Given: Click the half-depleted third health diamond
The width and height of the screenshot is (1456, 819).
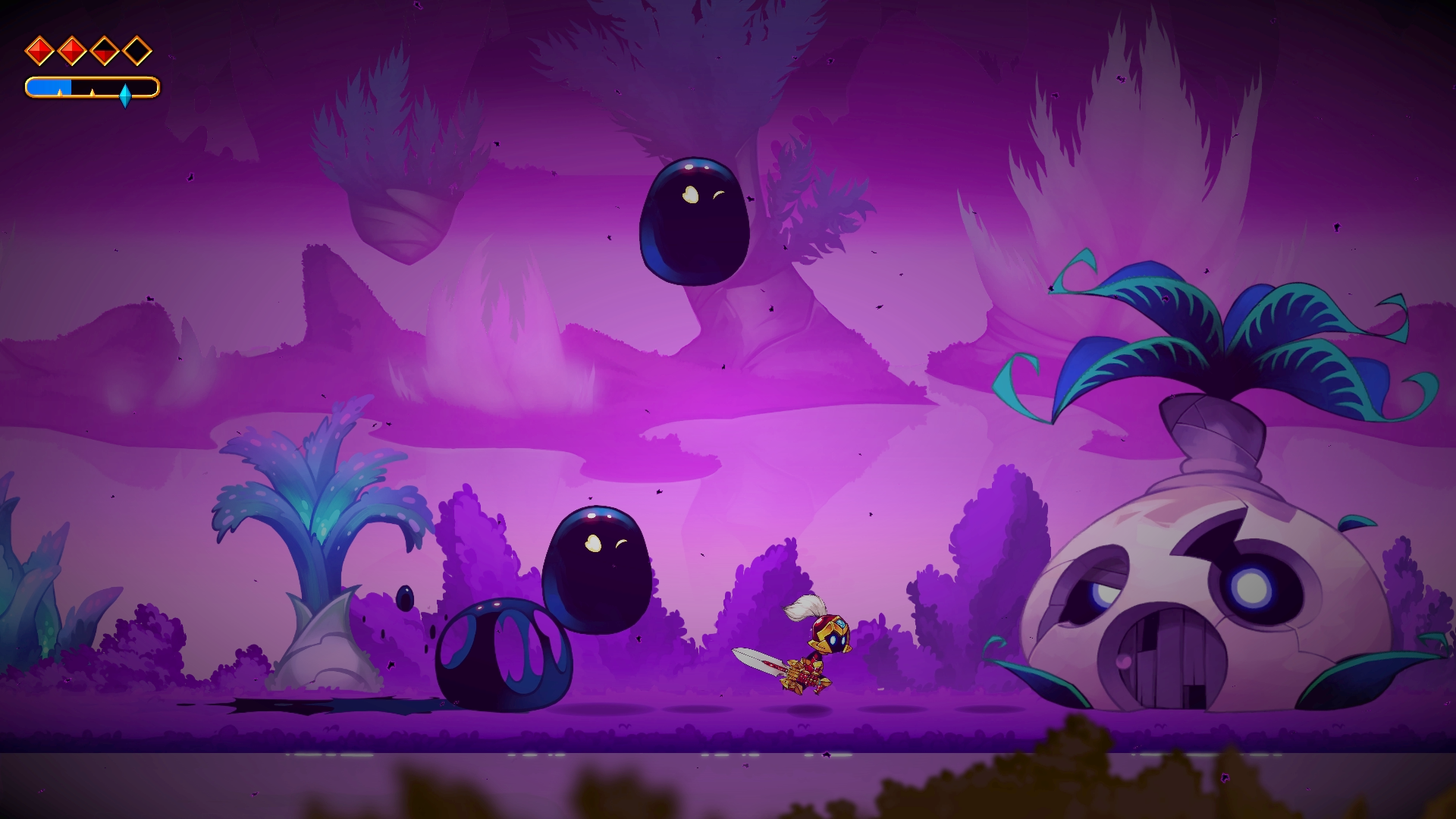Looking at the screenshot, I should (x=105, y=52).
